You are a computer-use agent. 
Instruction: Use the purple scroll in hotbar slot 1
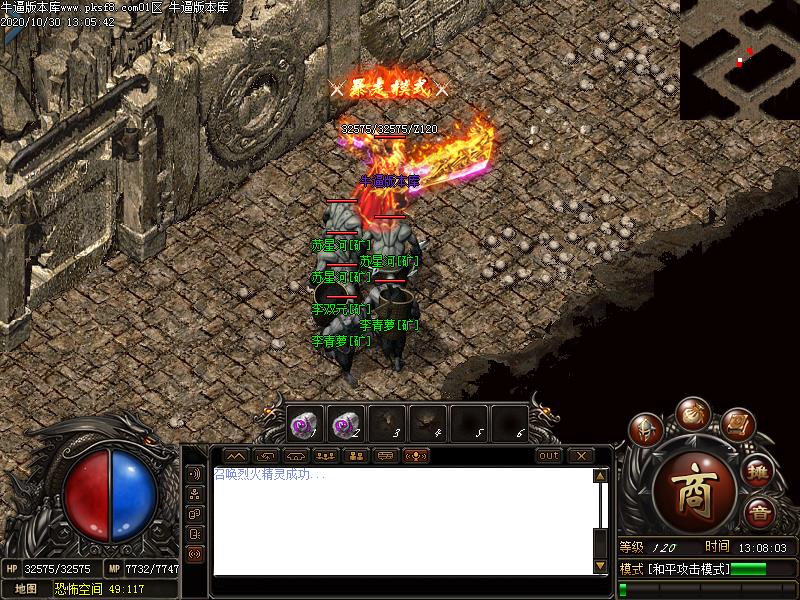(x=304, y=424)
